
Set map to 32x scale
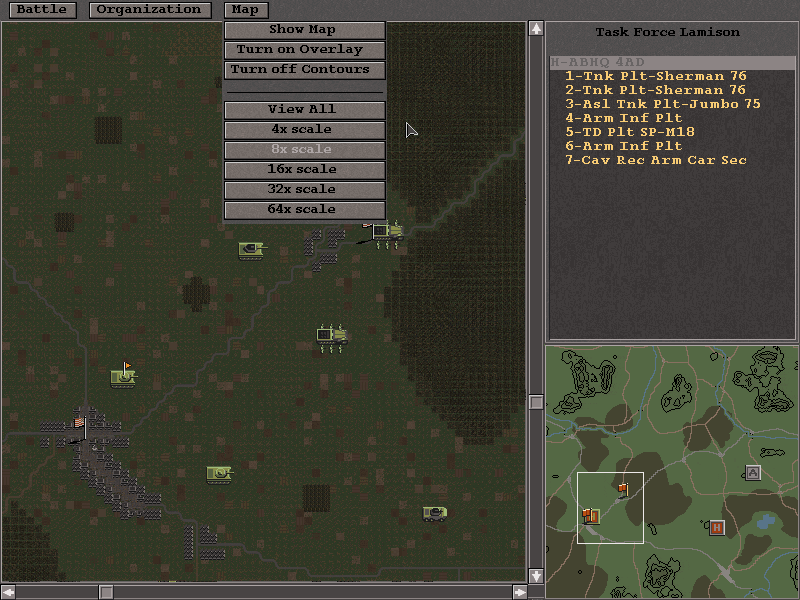pos(304,190)
